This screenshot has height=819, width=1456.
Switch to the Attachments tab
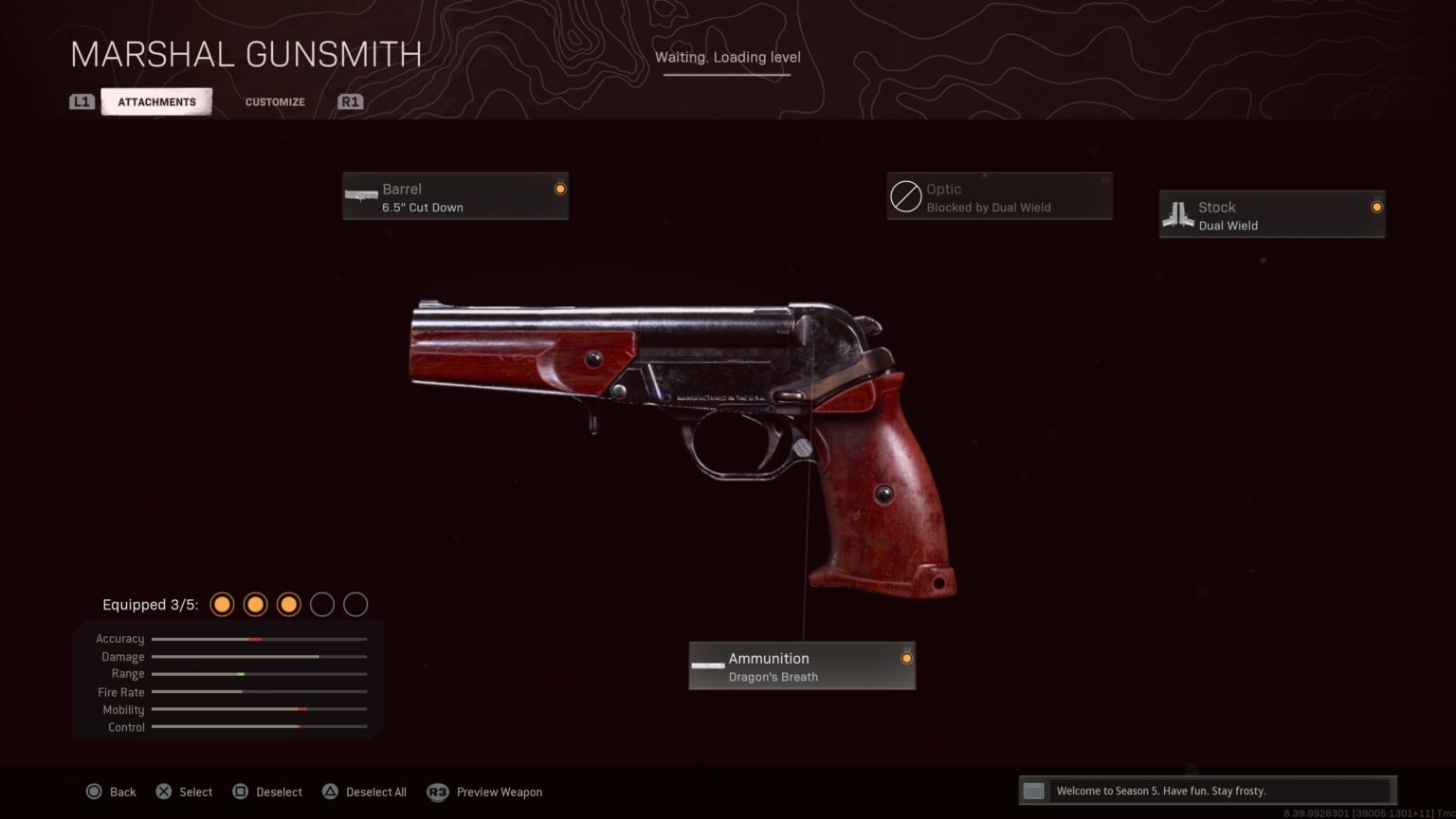pos(156,101)
